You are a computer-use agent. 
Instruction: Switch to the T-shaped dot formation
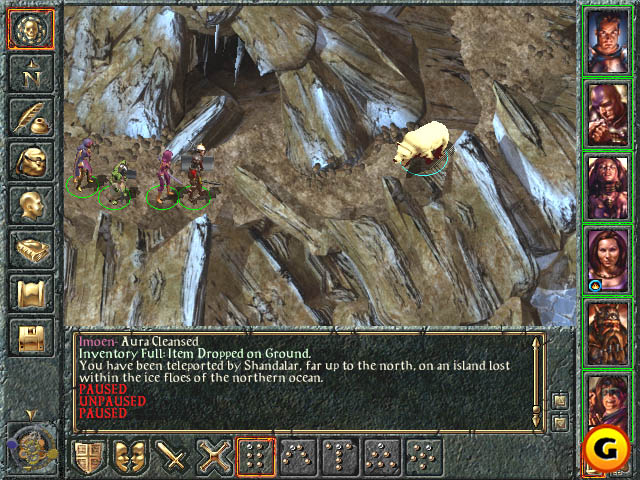339,457
